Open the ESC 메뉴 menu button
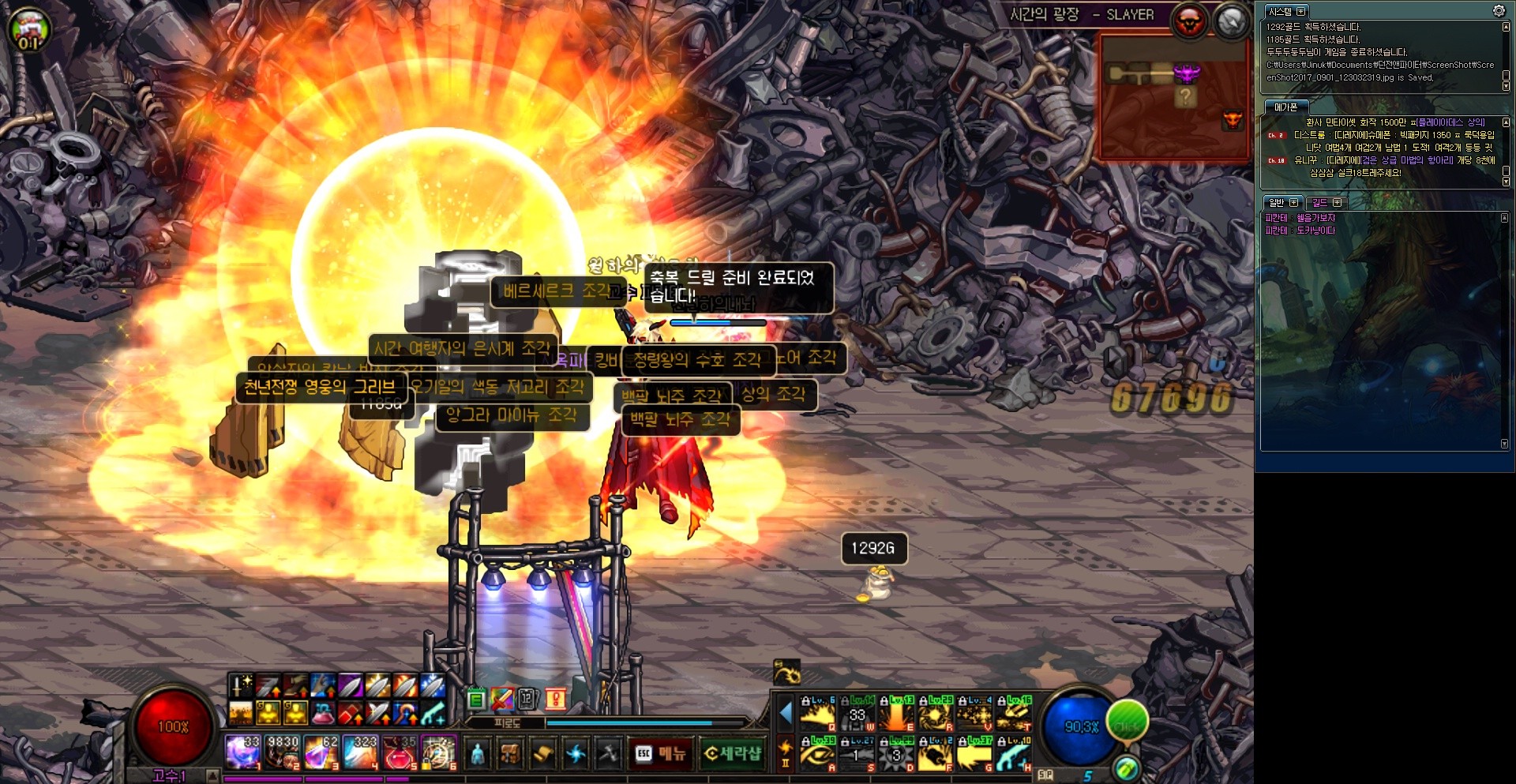The width and height of the screenshot is (1516, 784). [660, 754]
